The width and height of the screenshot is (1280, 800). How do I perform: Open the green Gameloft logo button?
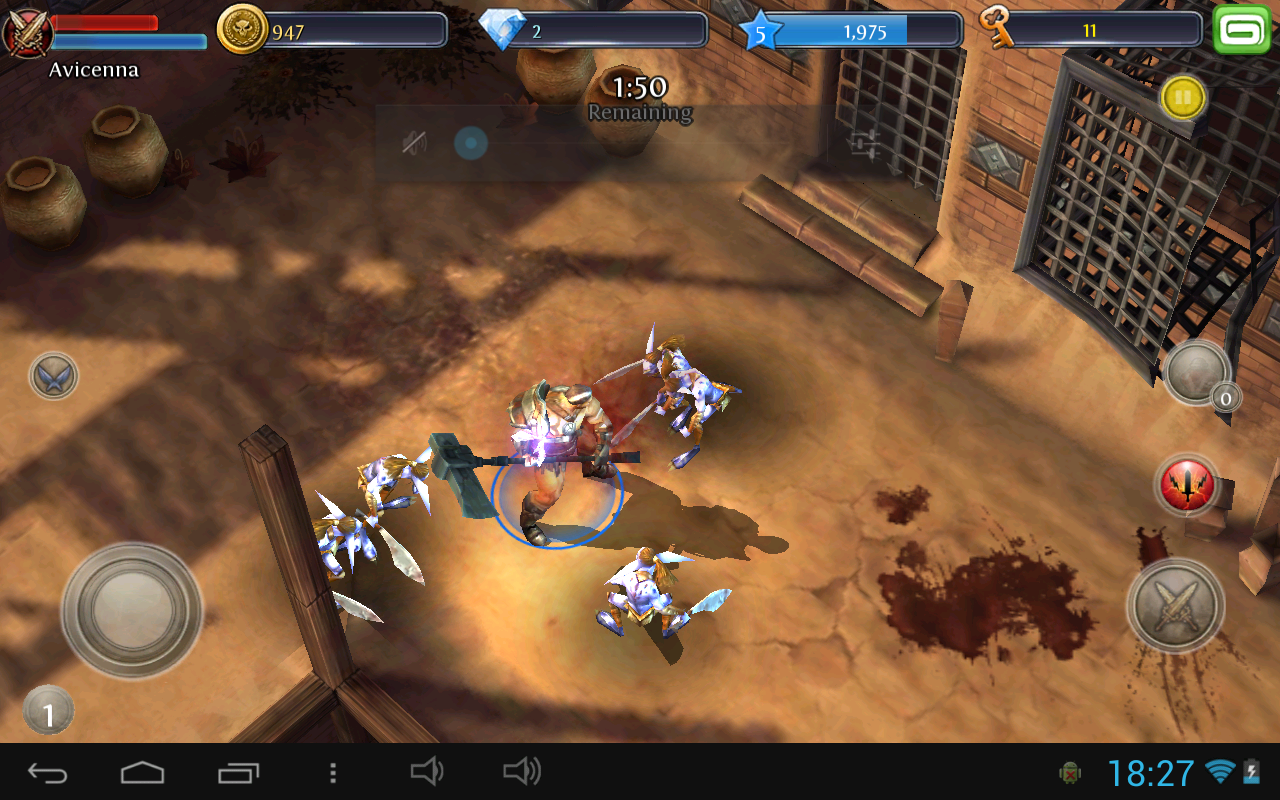pos(1240,30)
